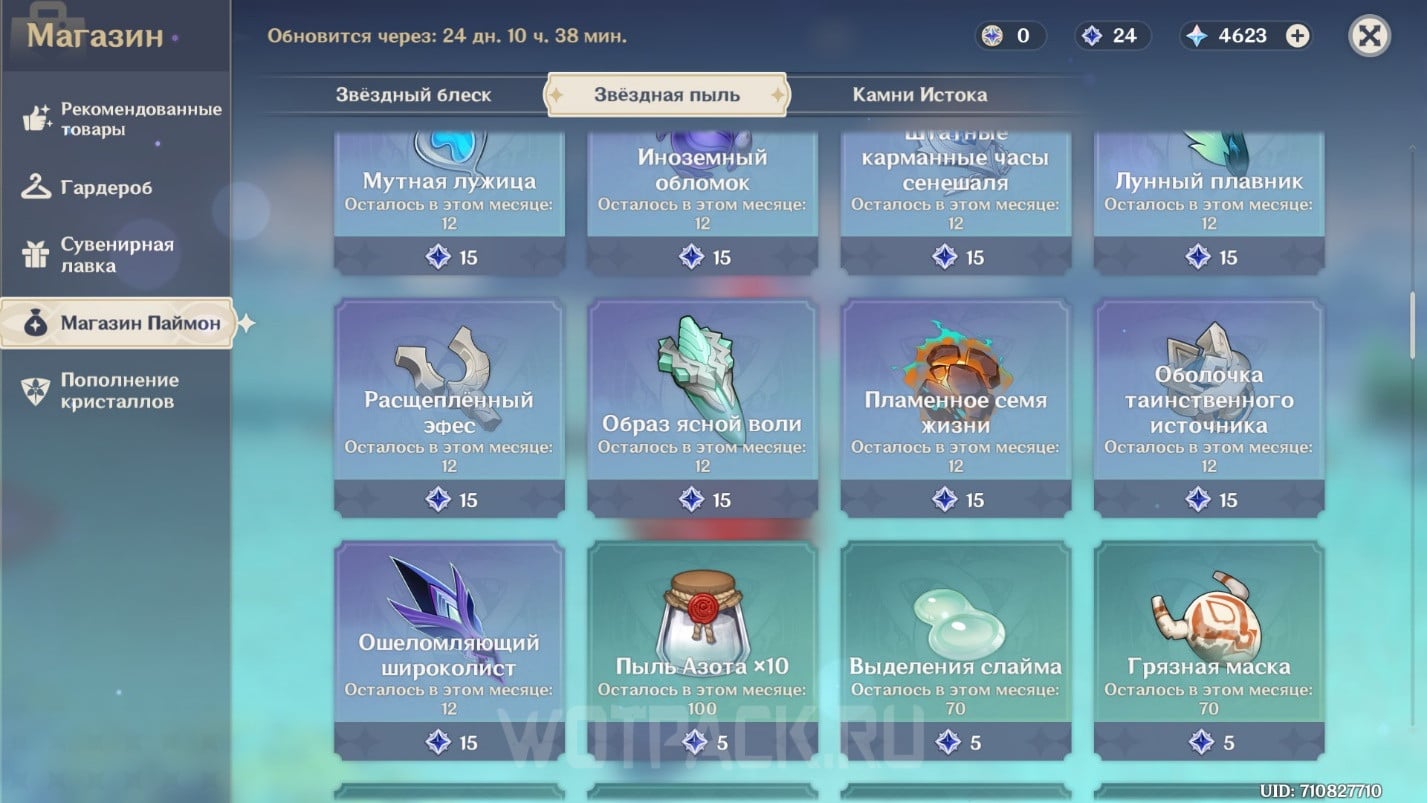Add primogems with the plus button

(x=1297, y=36)
